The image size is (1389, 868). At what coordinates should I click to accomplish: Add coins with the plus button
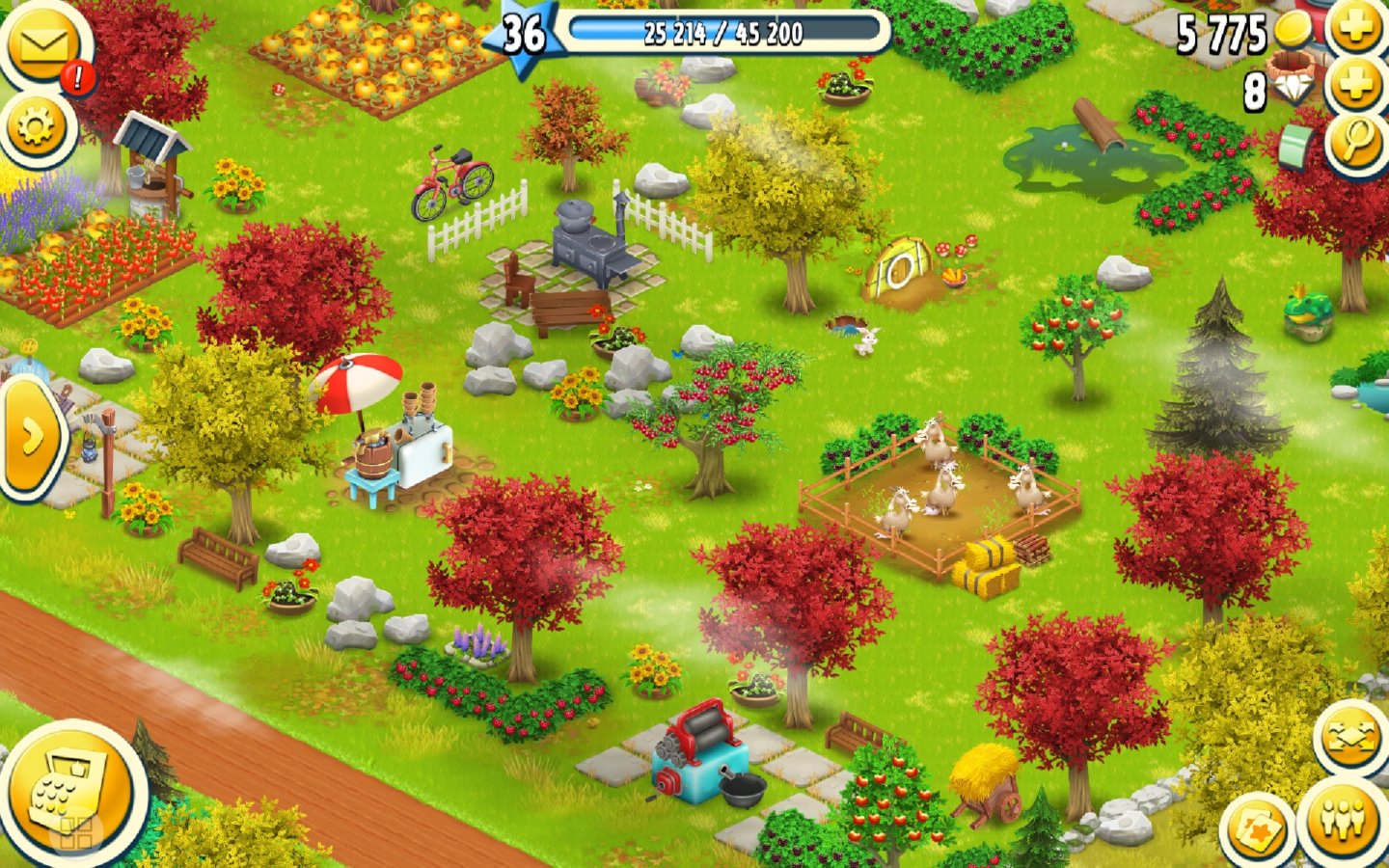tap(1355, 29)
